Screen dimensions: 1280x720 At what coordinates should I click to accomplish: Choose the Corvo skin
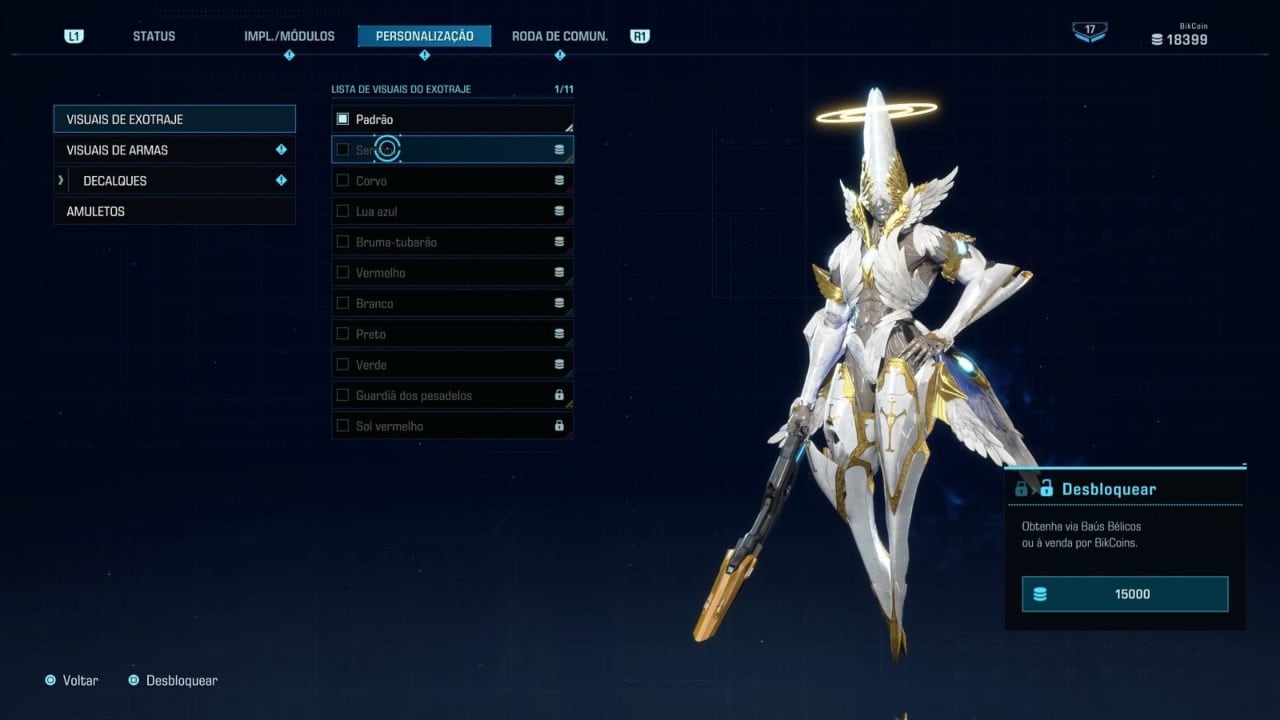pos(452,181)
